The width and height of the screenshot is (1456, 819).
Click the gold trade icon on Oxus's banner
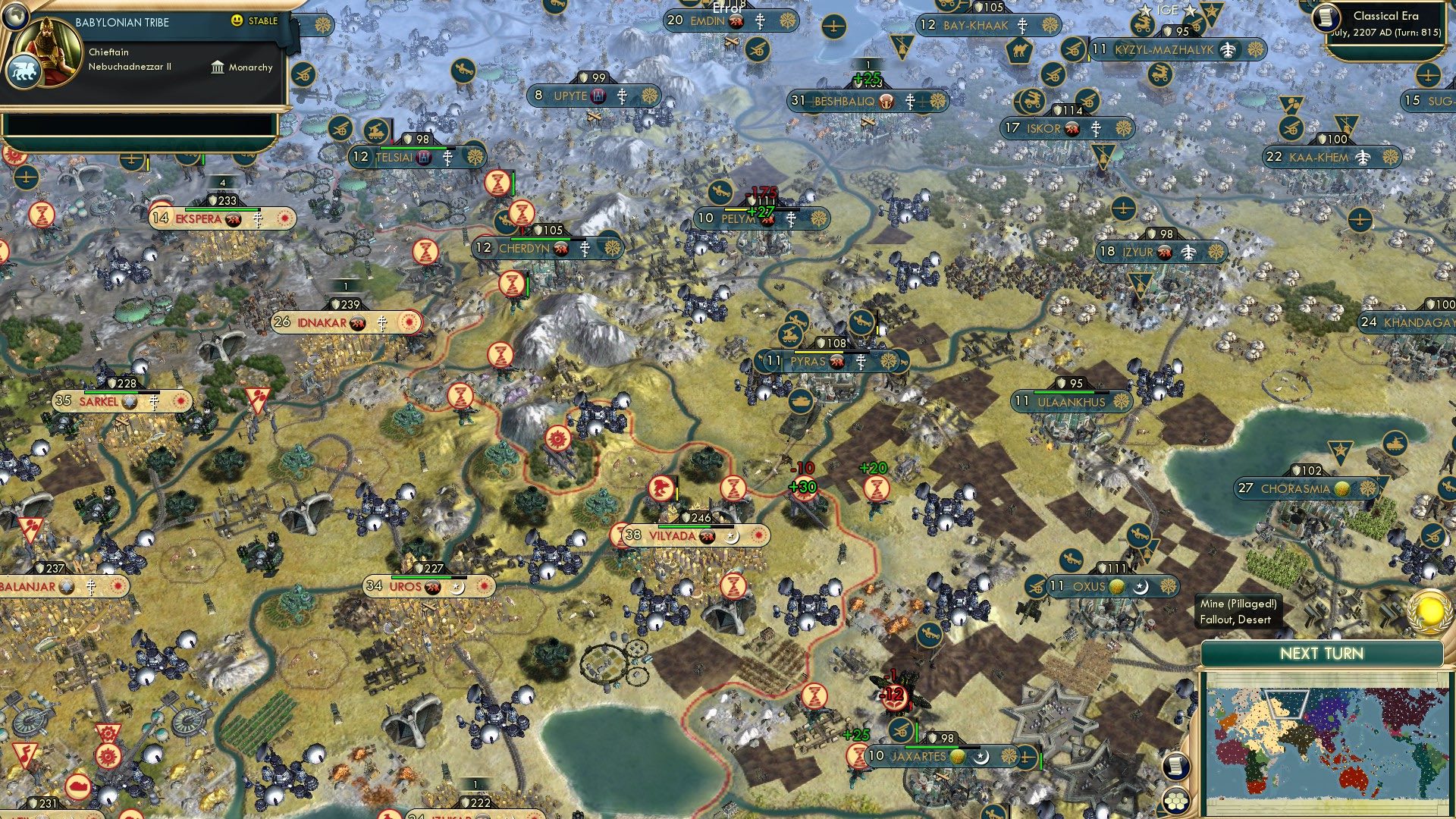(1116, 587)
